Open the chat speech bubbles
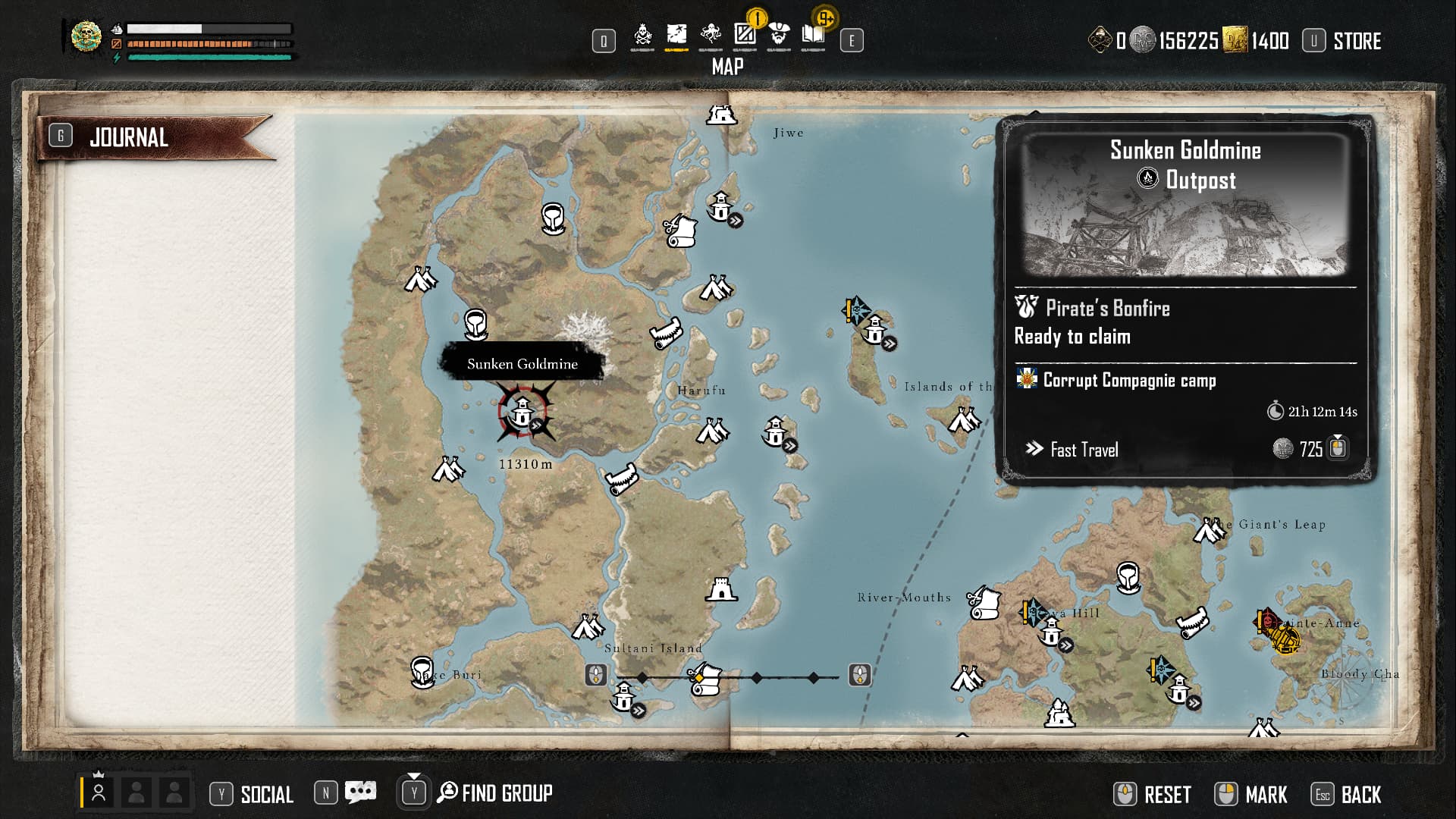 click(360, 793)
